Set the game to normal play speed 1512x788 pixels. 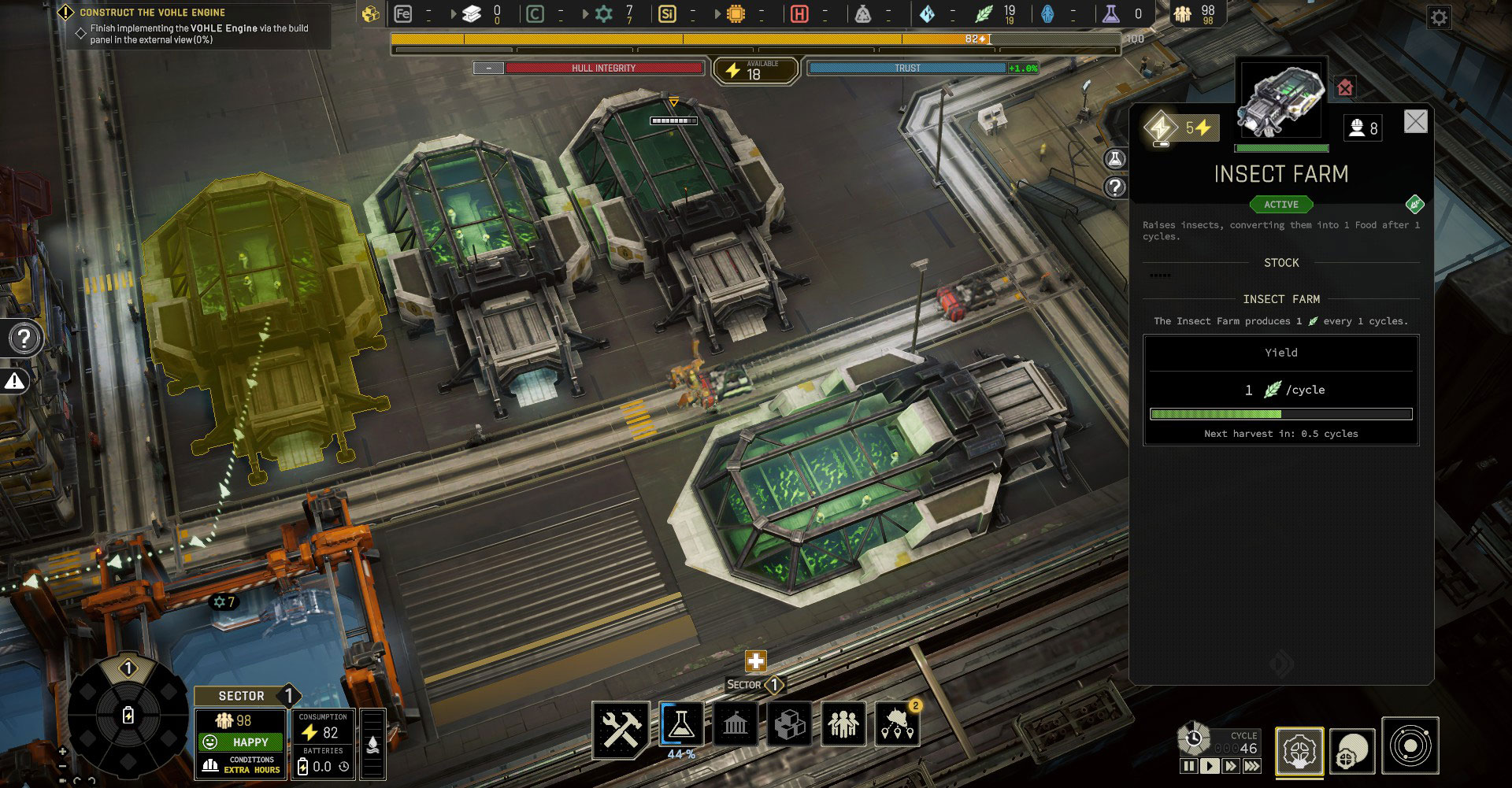click(1210, 766)
